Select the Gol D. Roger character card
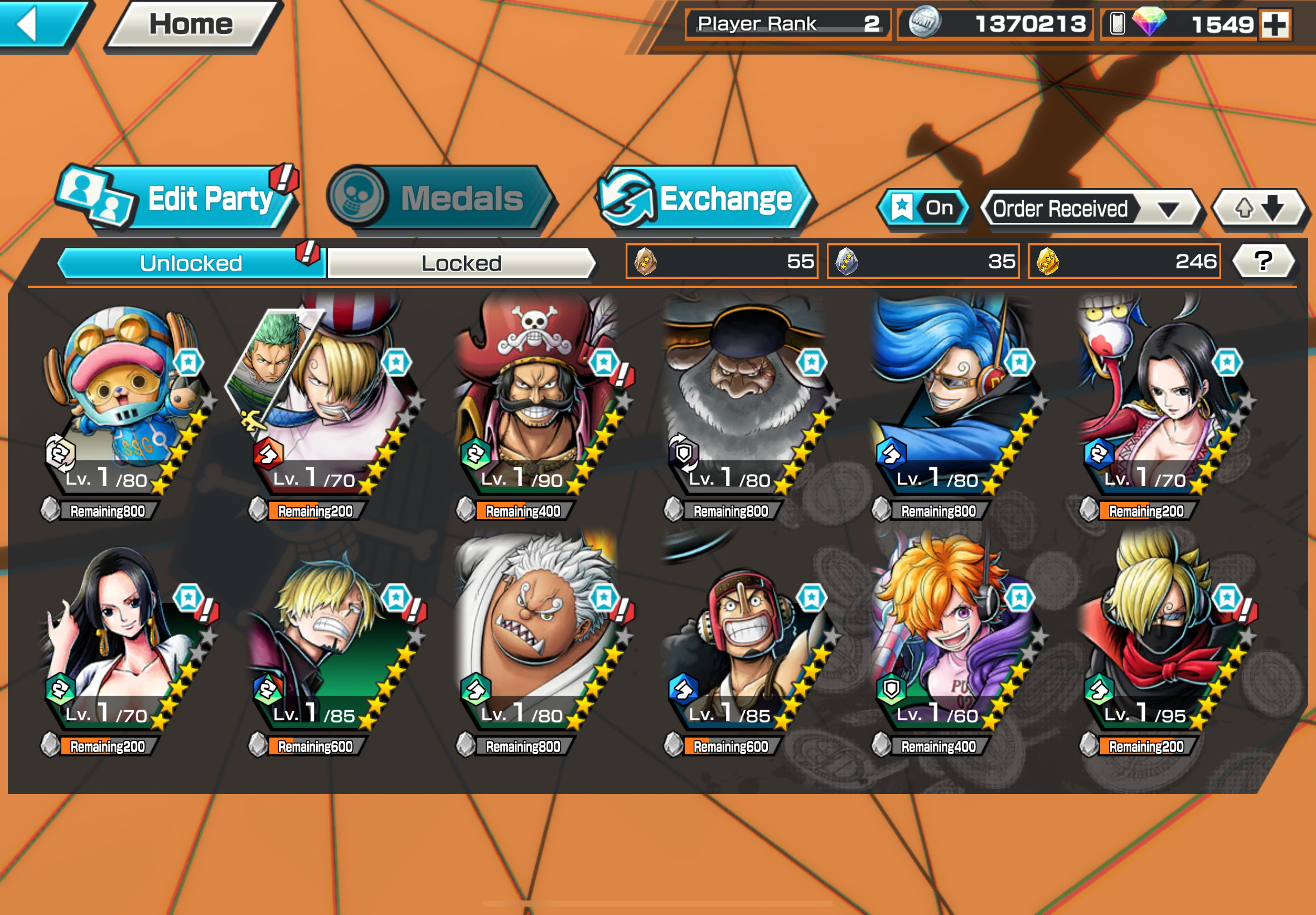Screen dimensions: 1316x915 [536, 401]
